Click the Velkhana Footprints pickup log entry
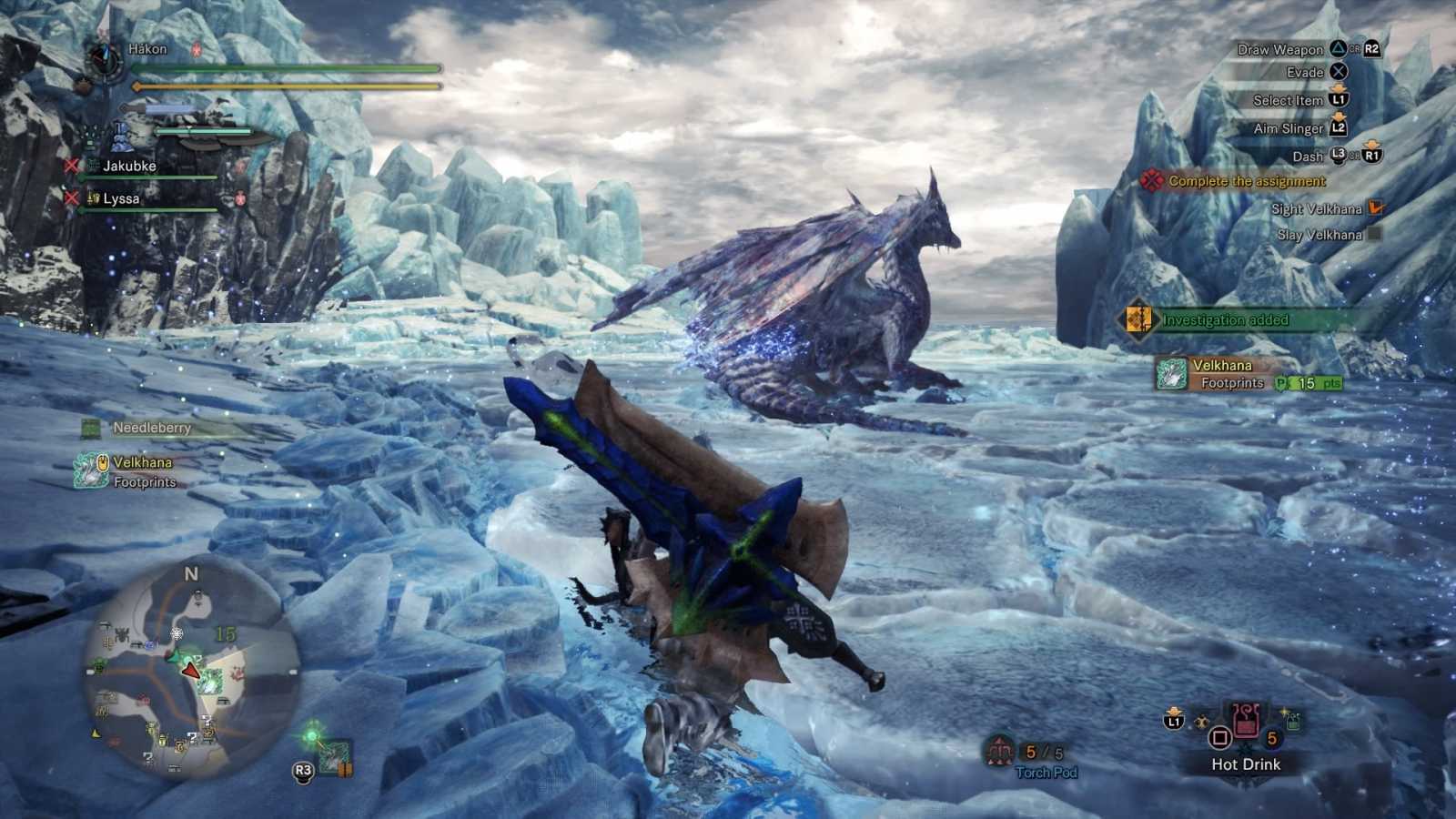The image size is (1456, 819). click(142, 471)
